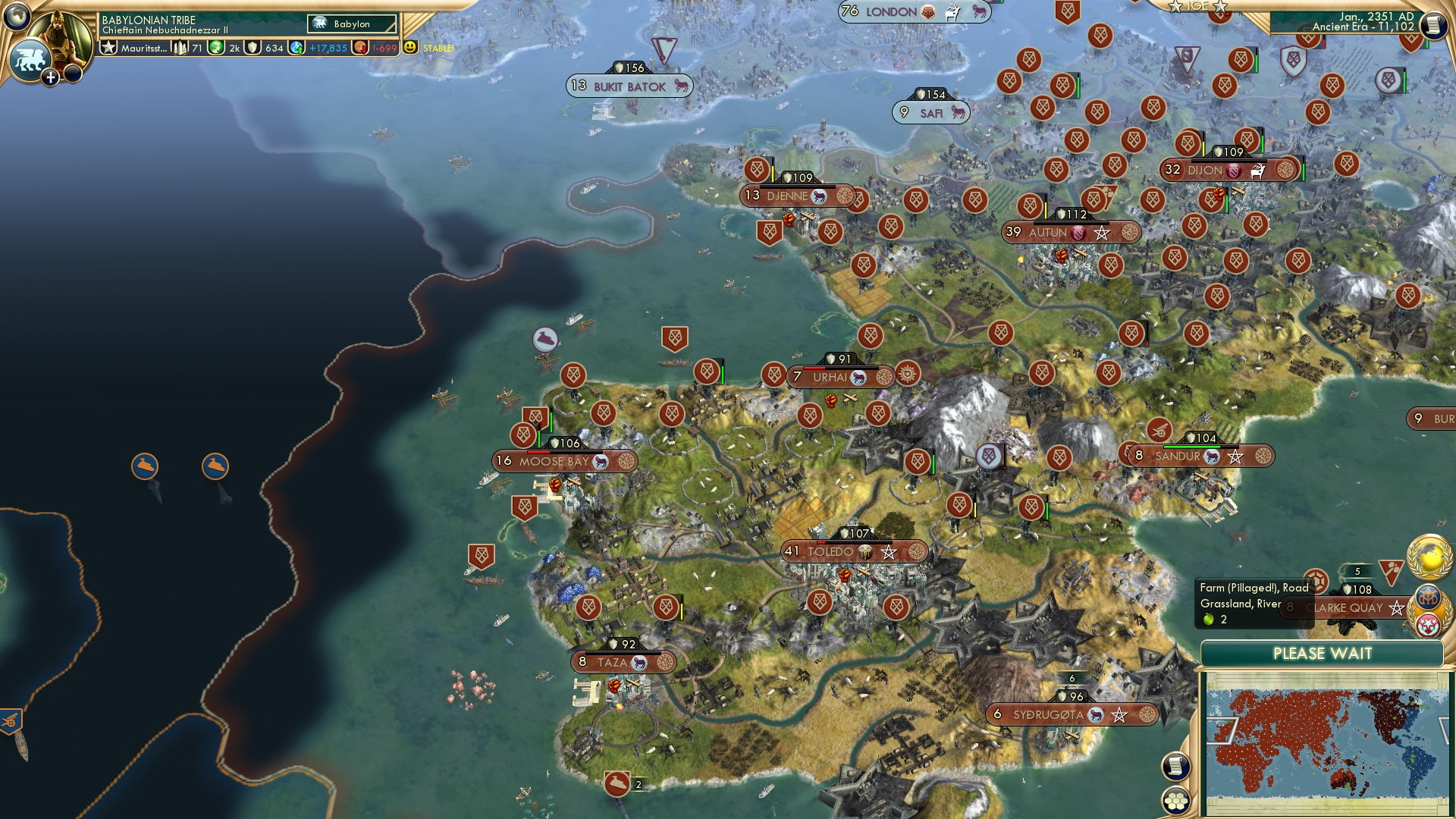Open diplomacy with the golden globe medallion
This screenshot has width=1456, height=819.
point(1427,557)
